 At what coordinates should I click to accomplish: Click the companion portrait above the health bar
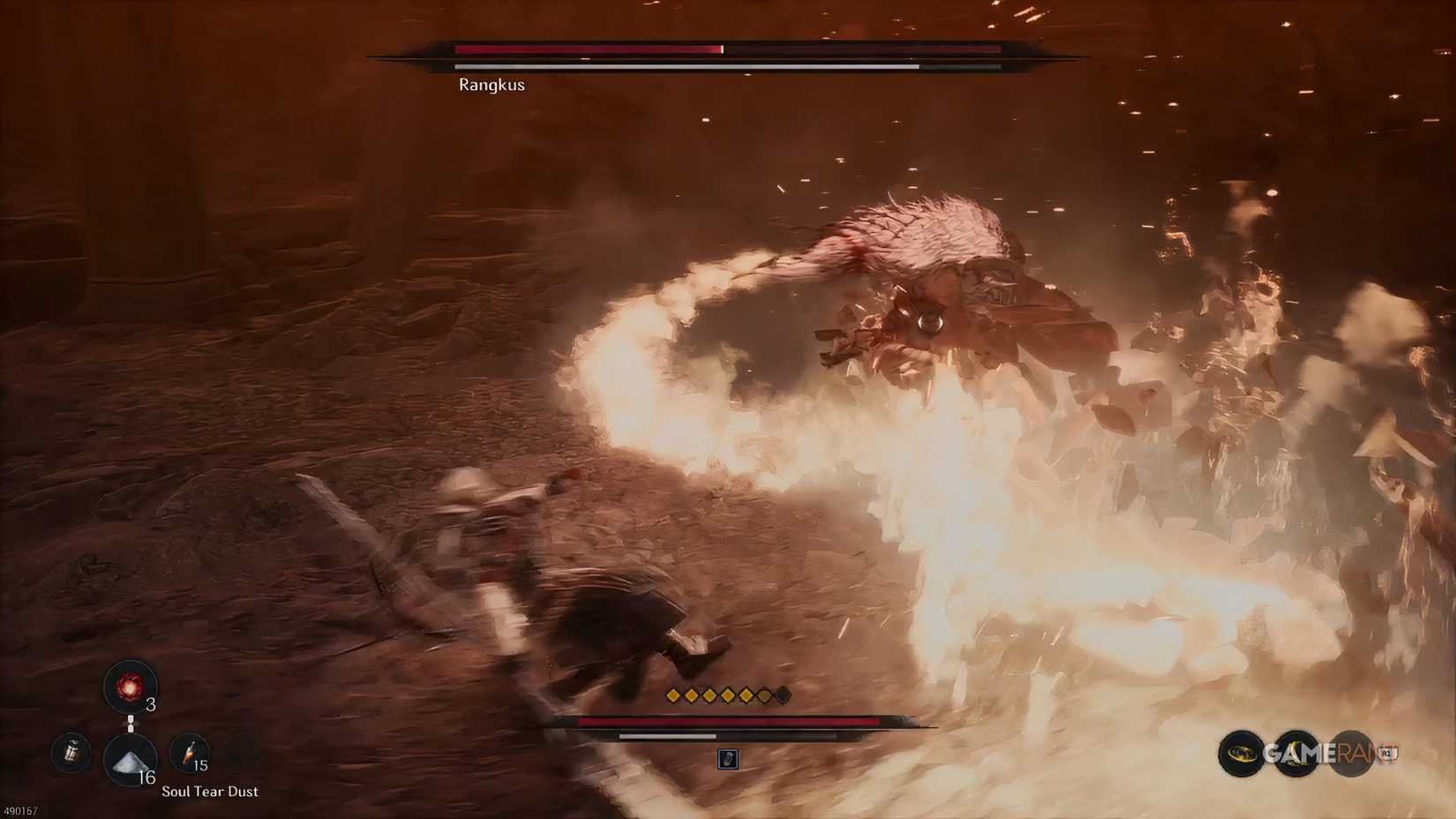click(x=728, y=758)
